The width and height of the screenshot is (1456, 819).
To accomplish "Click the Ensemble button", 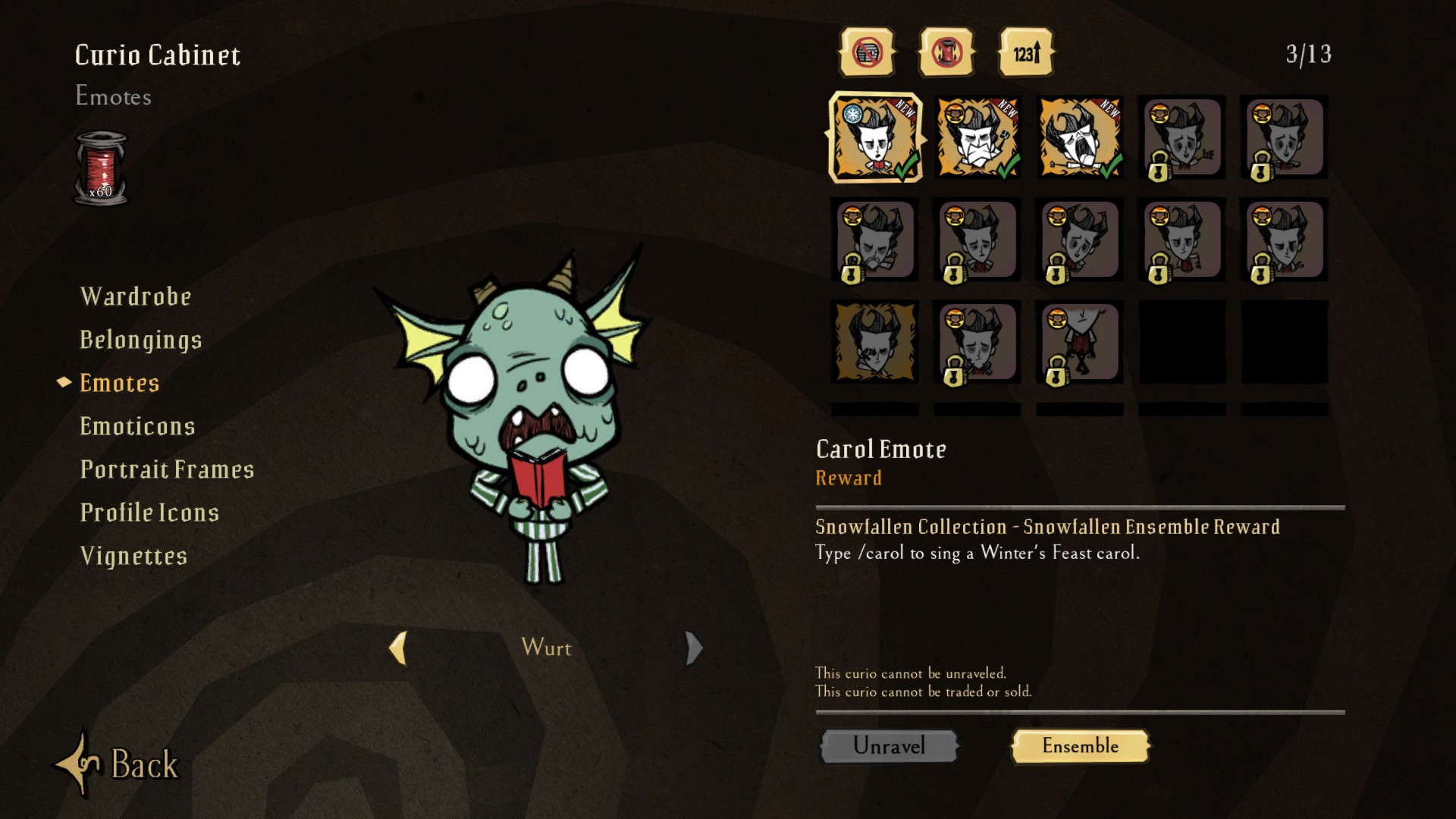I will pos(1080,746).
